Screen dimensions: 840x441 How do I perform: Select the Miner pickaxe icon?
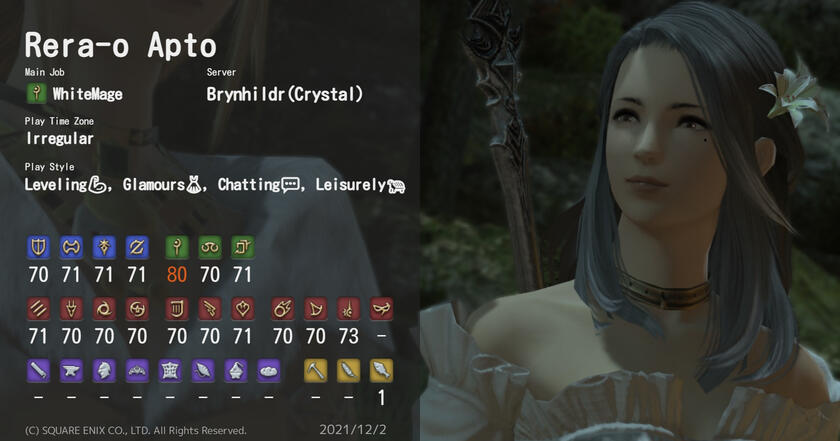316,370
